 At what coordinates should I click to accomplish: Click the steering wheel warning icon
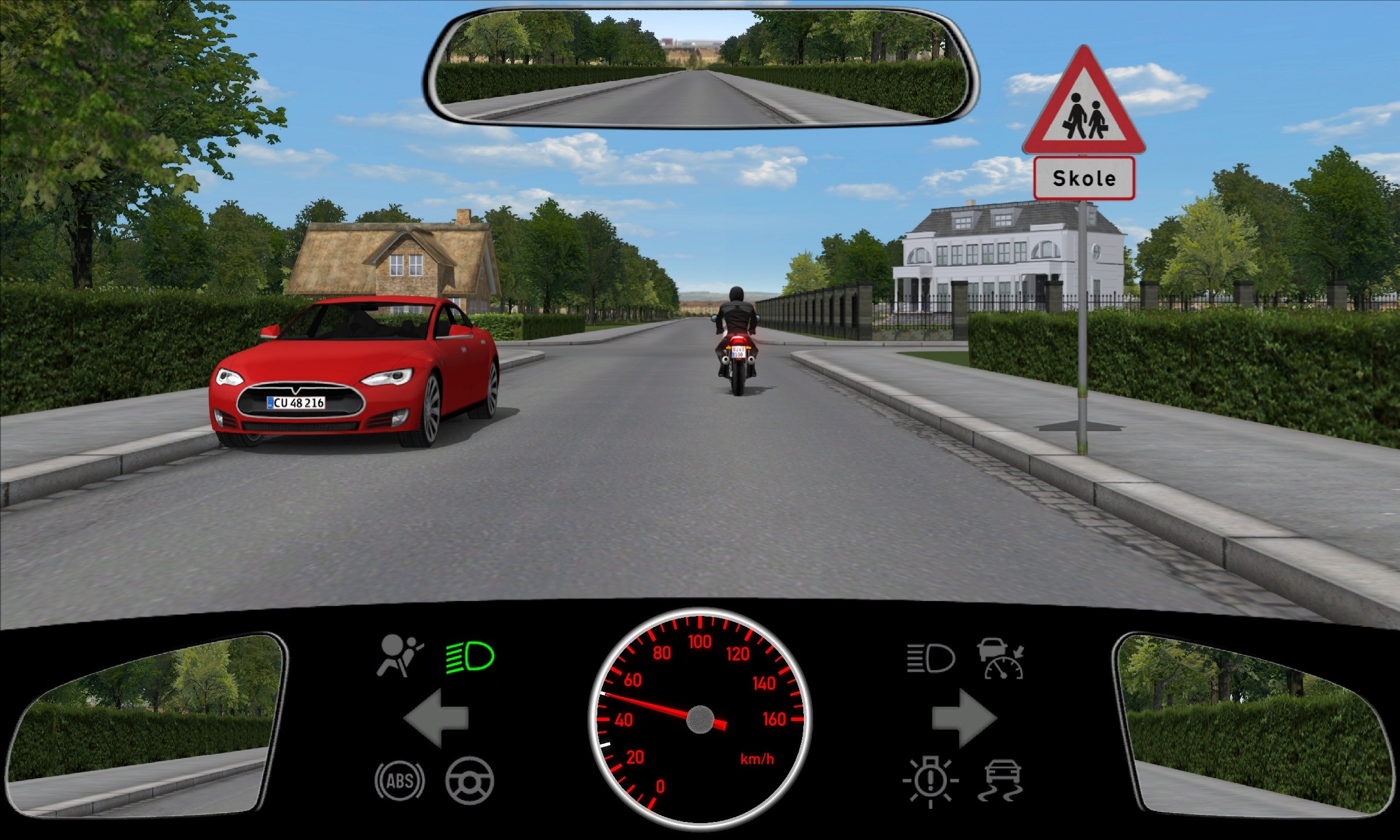click(470, 780)
